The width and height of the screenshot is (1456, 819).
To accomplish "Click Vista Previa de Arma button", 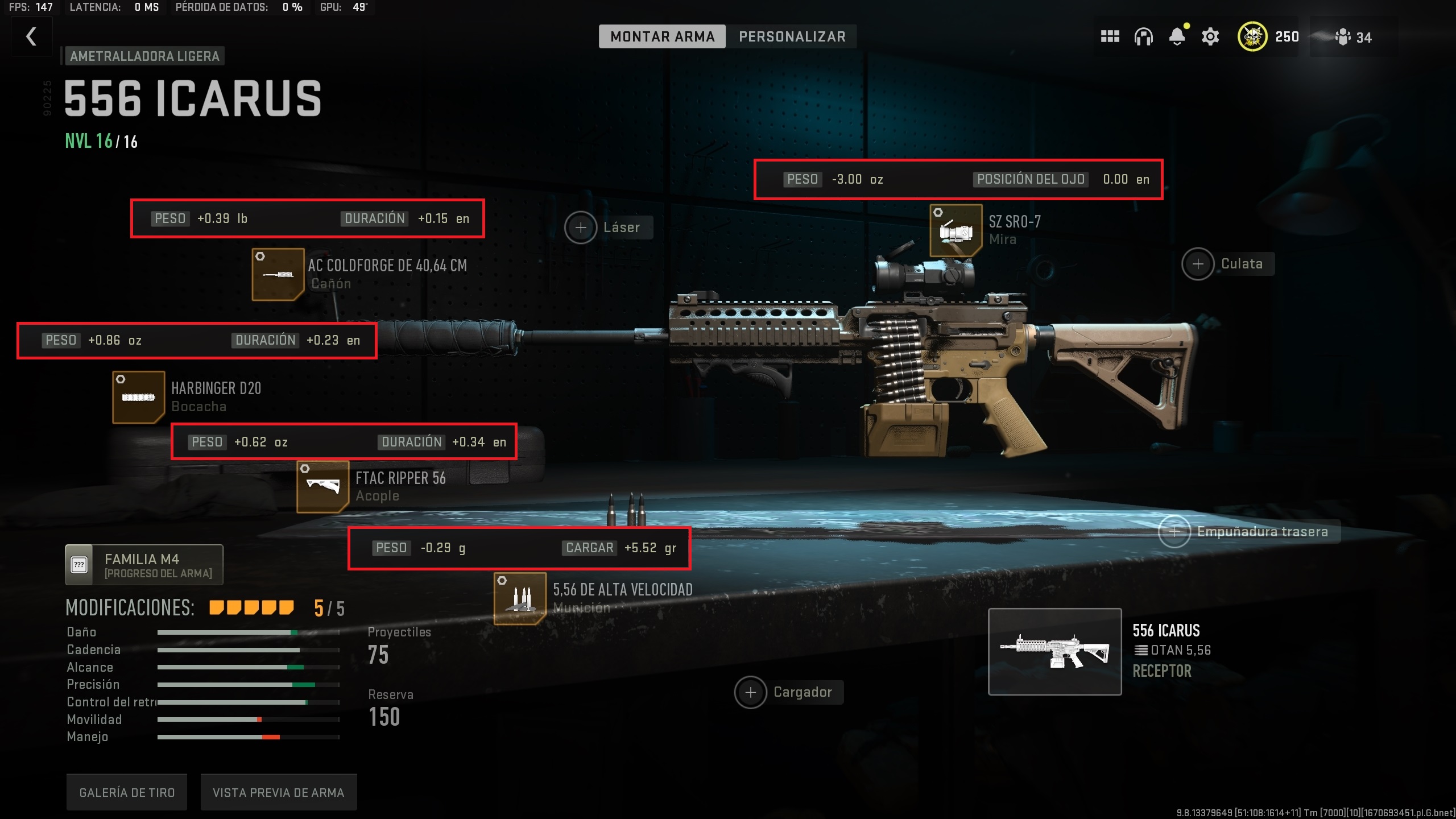I will 278,791.
